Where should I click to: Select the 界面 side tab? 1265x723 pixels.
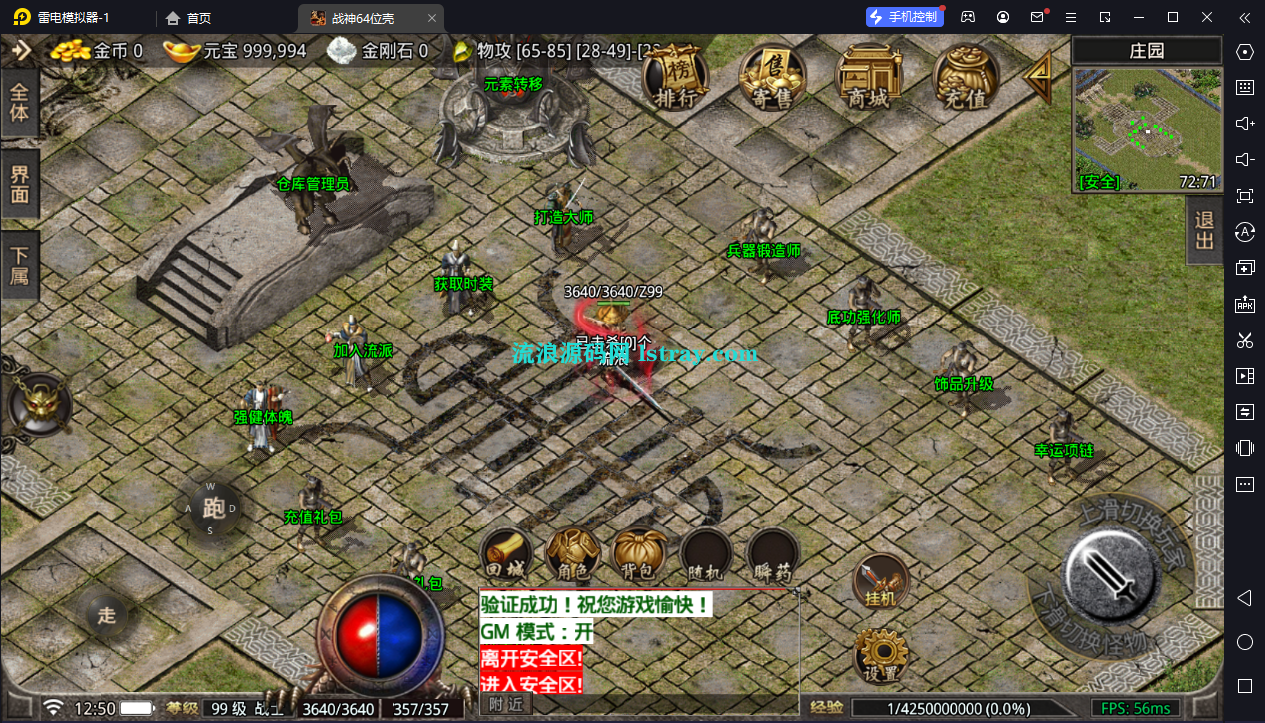pyautogui.click(x=19, y=183)
